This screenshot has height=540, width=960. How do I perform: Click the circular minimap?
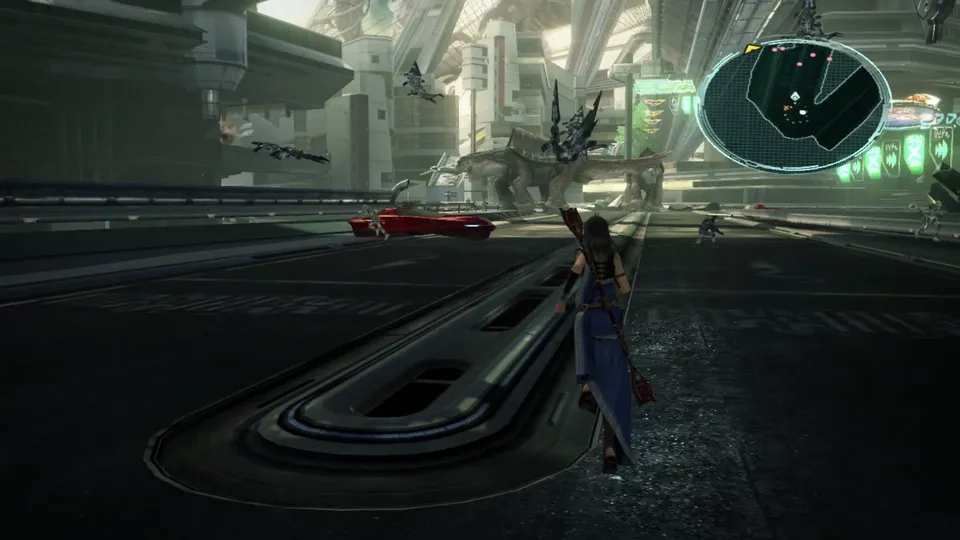pos(793,105)
